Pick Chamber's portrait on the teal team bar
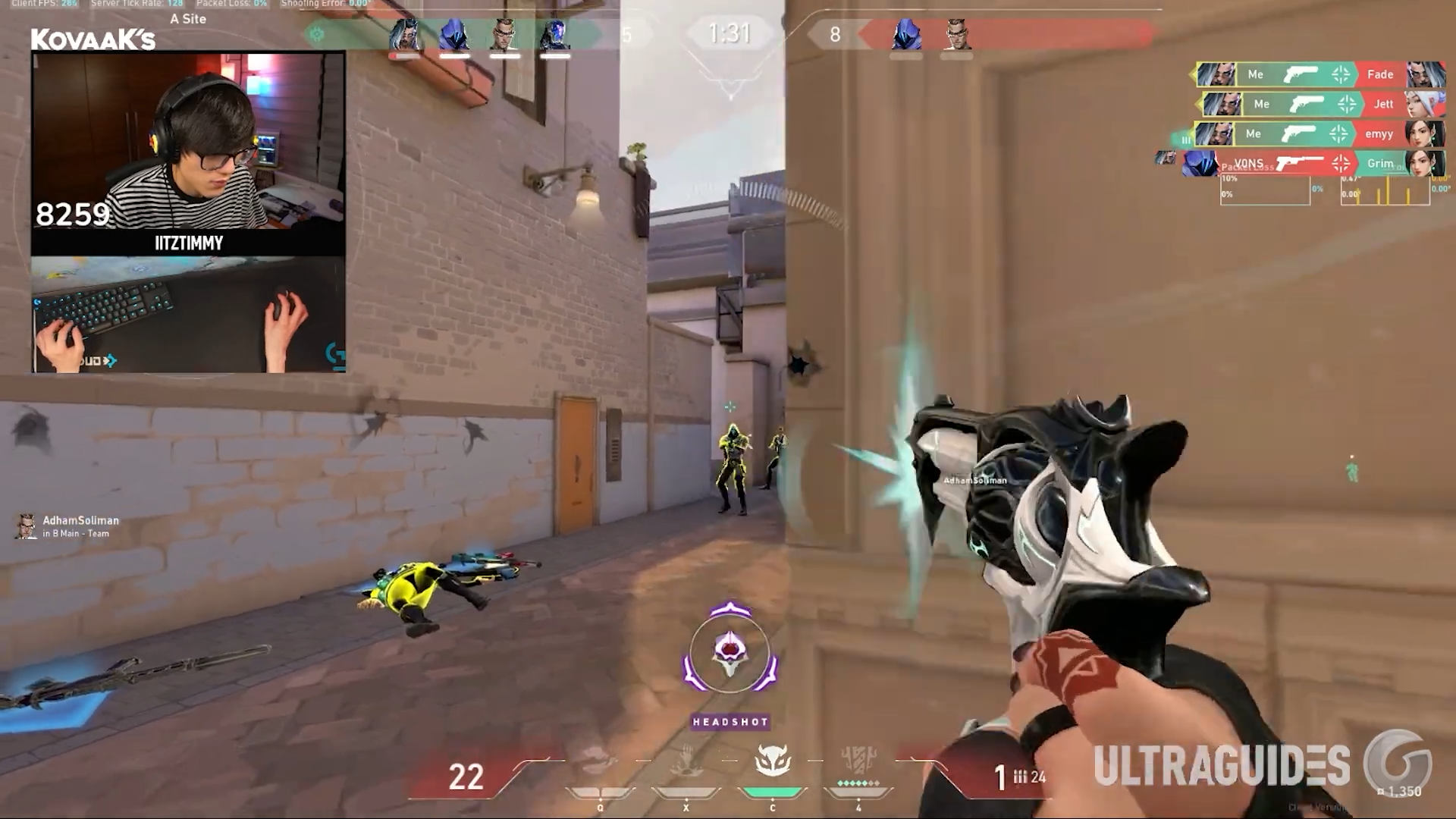Screen dimensions: 1456x819 [504, 36]
